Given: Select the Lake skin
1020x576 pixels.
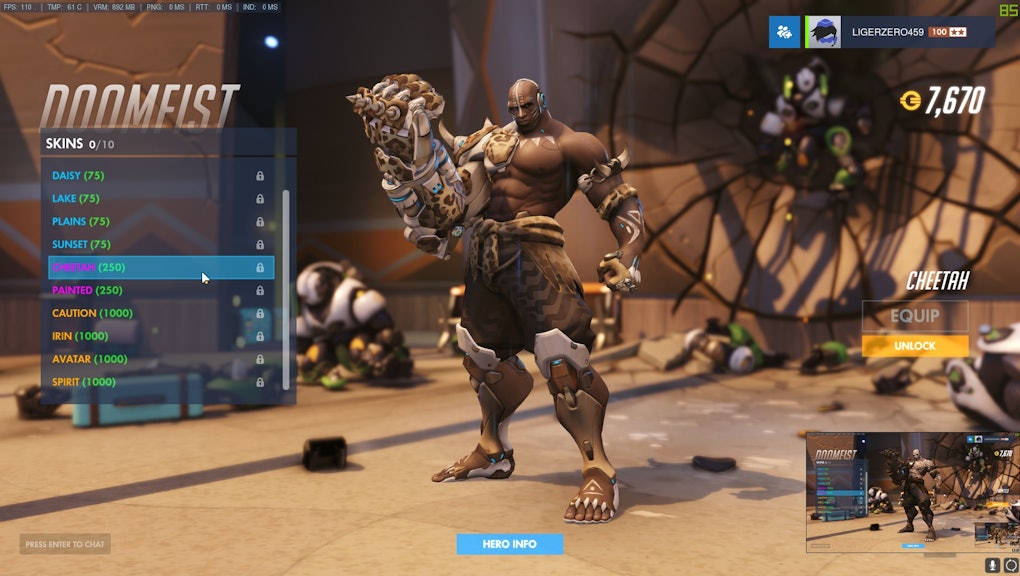Looking at the screenshot, I should [76, 199].
